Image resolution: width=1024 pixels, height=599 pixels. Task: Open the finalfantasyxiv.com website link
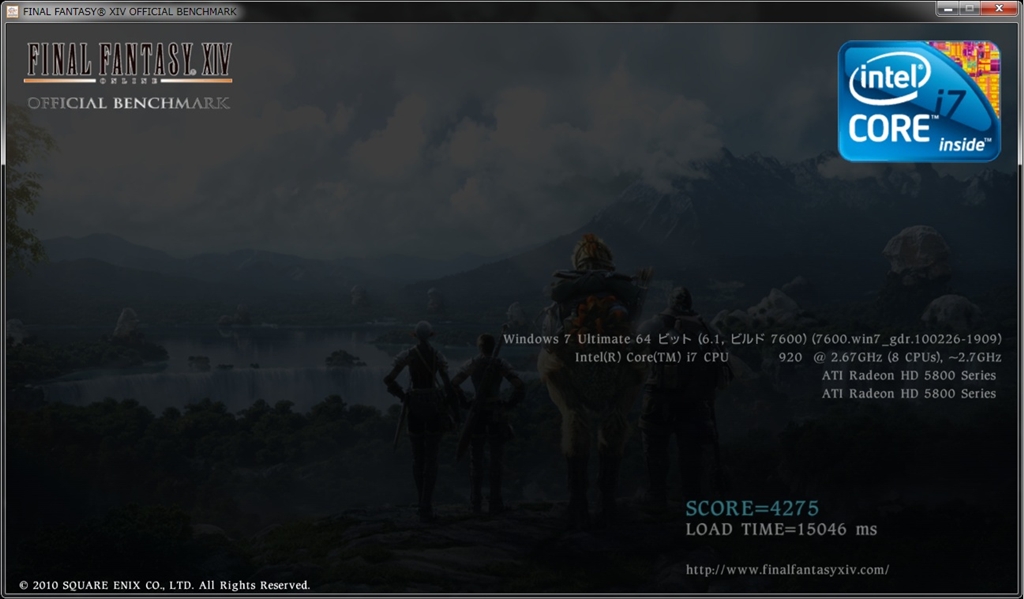787,570
